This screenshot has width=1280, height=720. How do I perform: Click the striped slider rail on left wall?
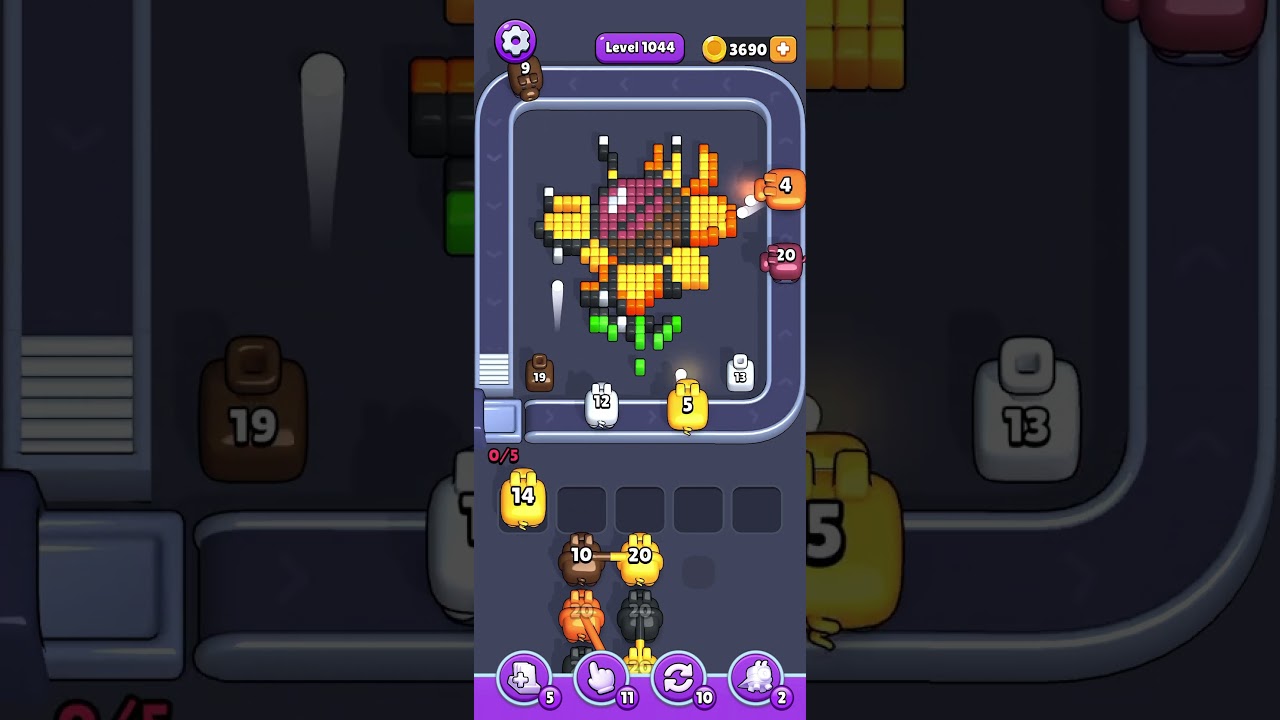point(494,371)
